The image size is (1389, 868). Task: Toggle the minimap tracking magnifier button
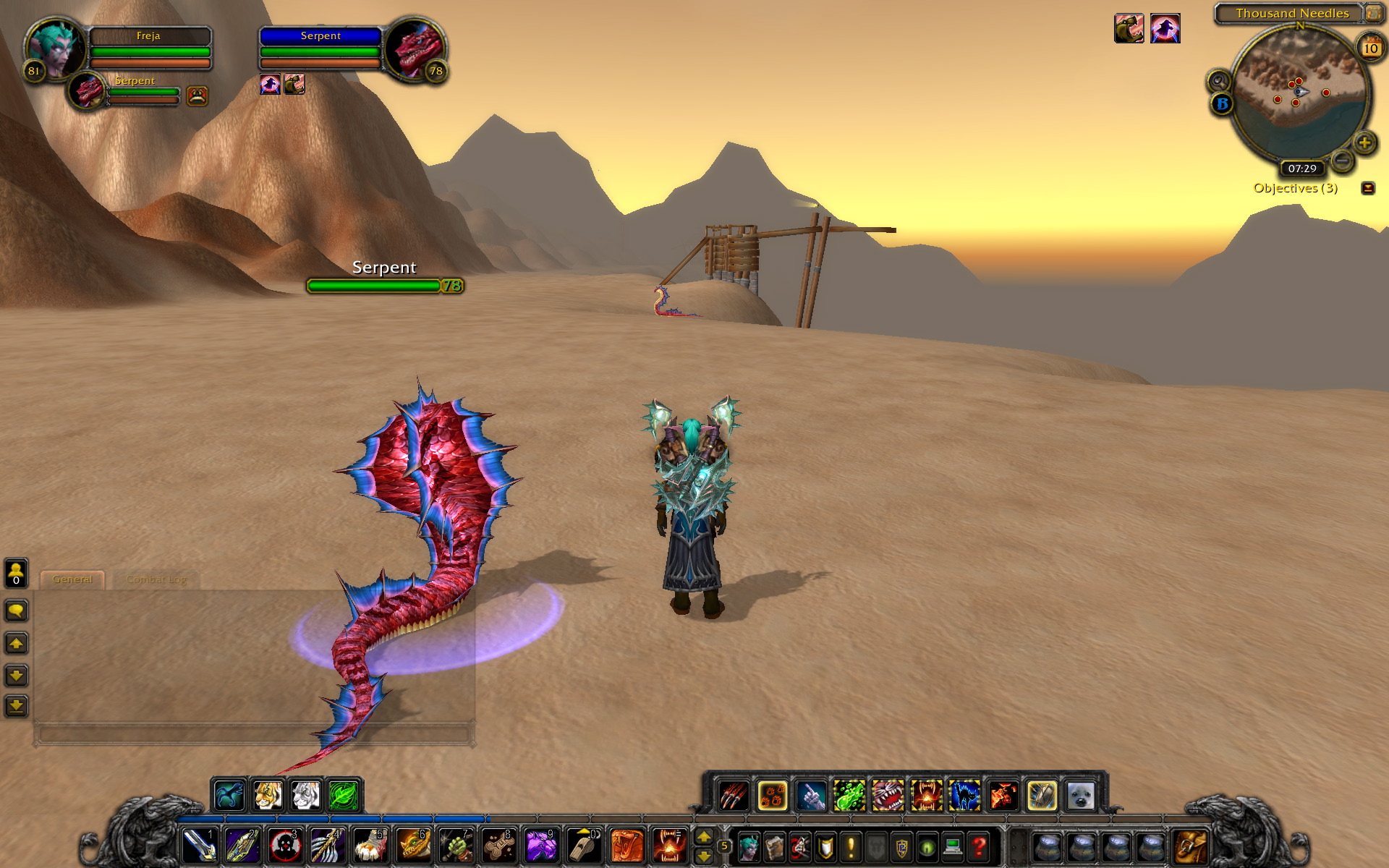pyautogui.click(x=1218, y=80)
